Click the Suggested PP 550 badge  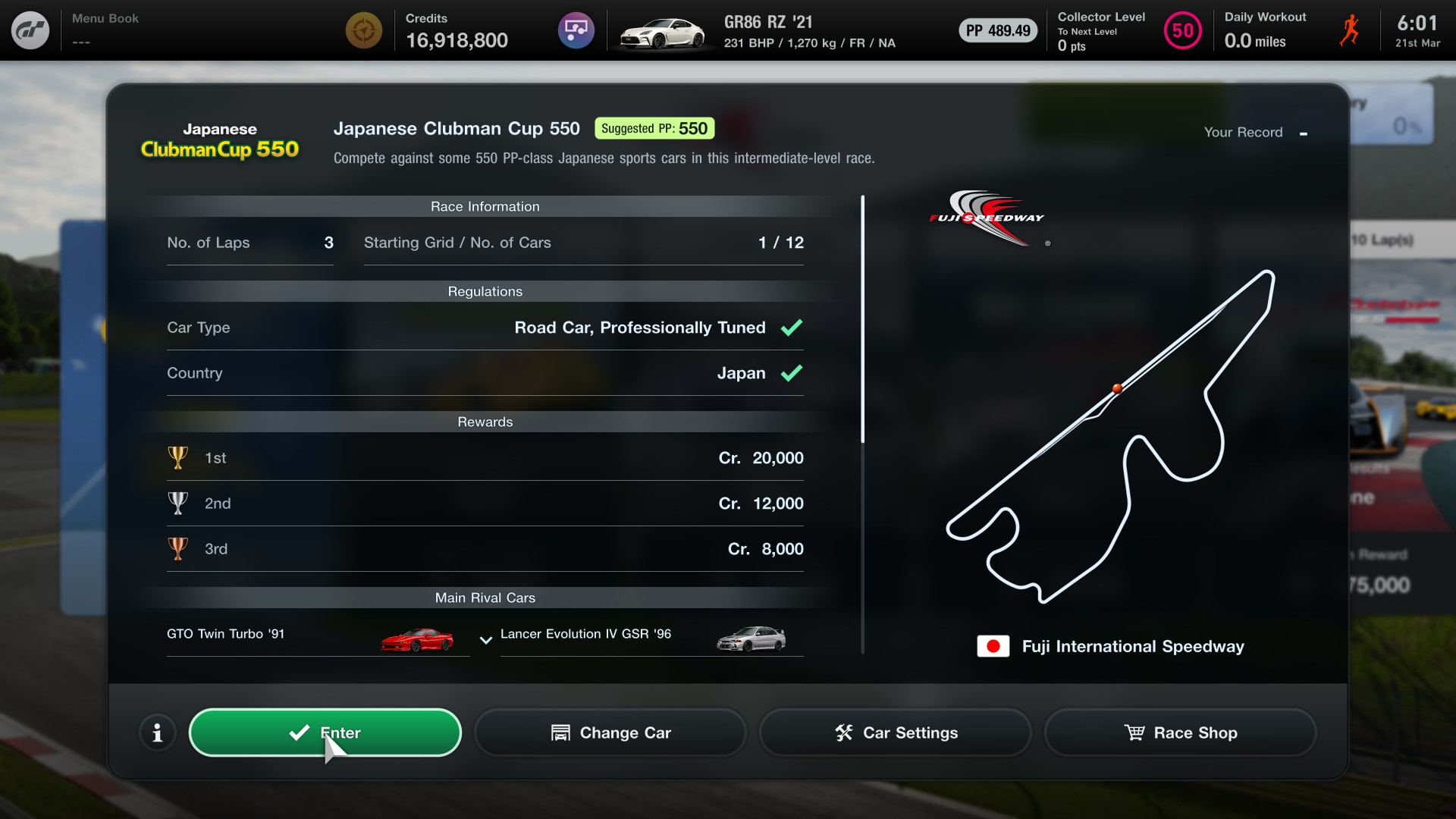(654, 128)
